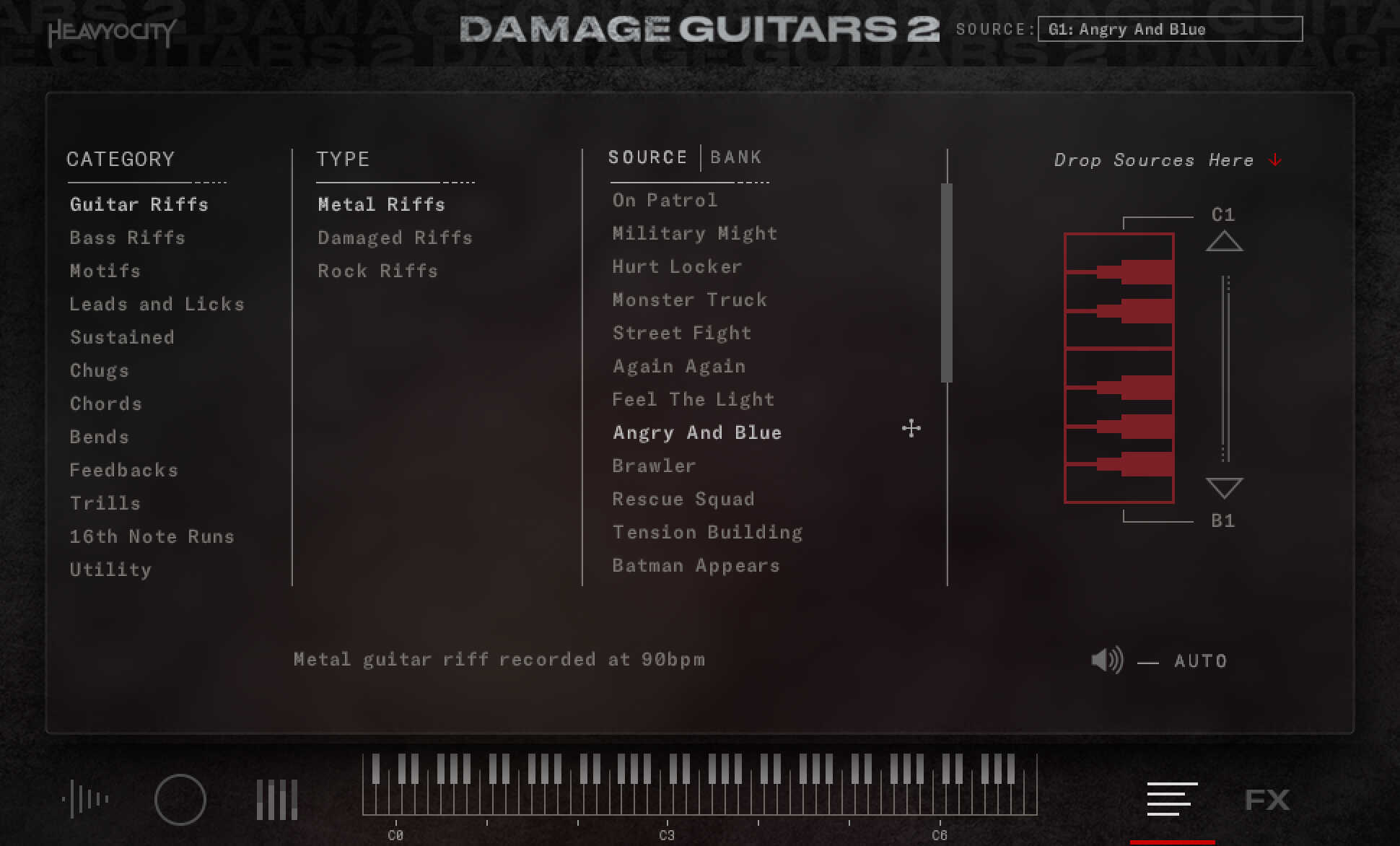The height and width of the screenshot is (846, 1400).
Task: Choose the Hurt Locker source
Action: 677,266
